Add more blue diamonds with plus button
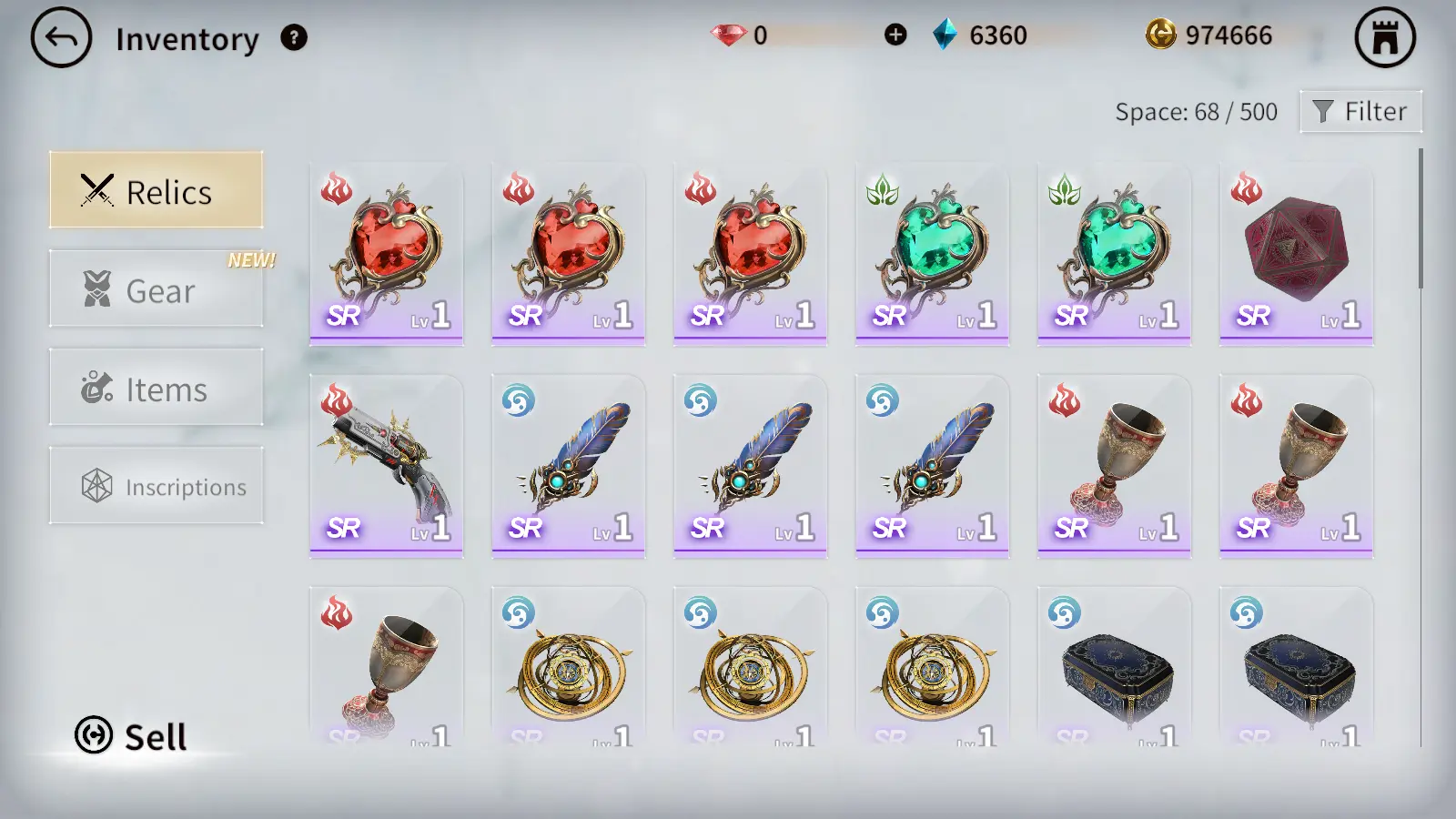1456x819 pixels. pyautogui.click(x=895, y=35)
